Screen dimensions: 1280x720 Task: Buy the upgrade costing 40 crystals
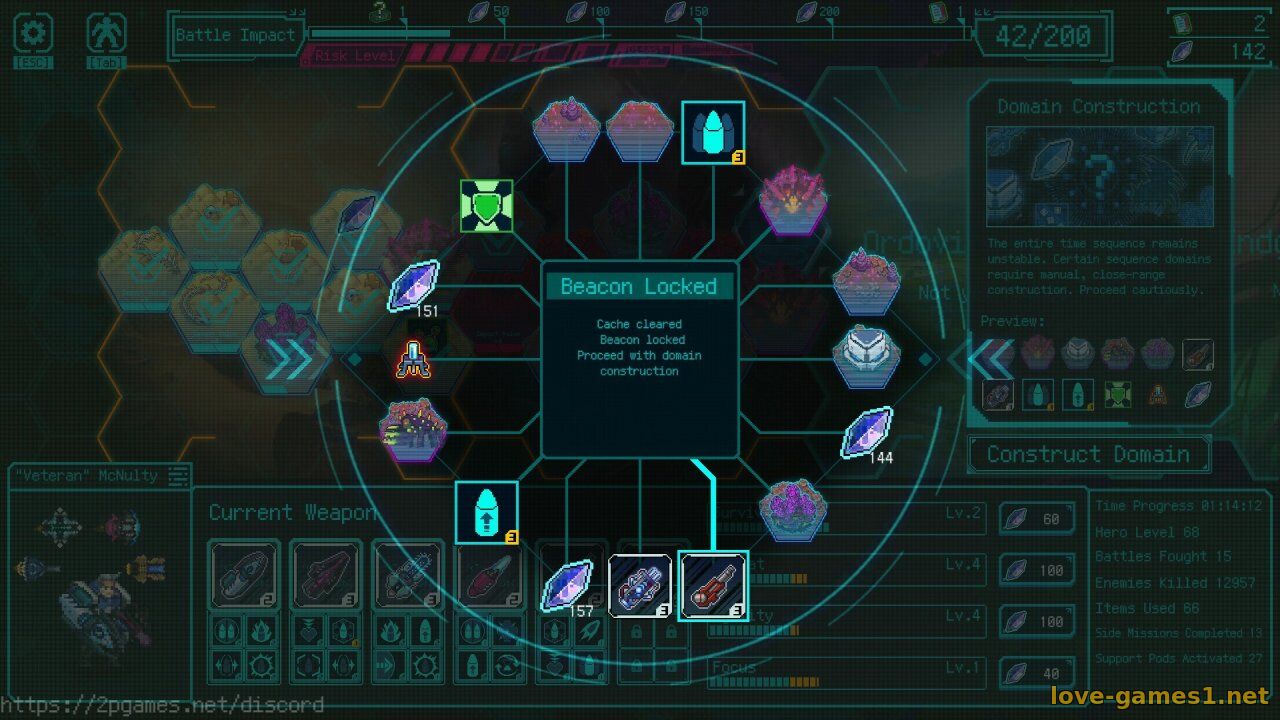1037,673
